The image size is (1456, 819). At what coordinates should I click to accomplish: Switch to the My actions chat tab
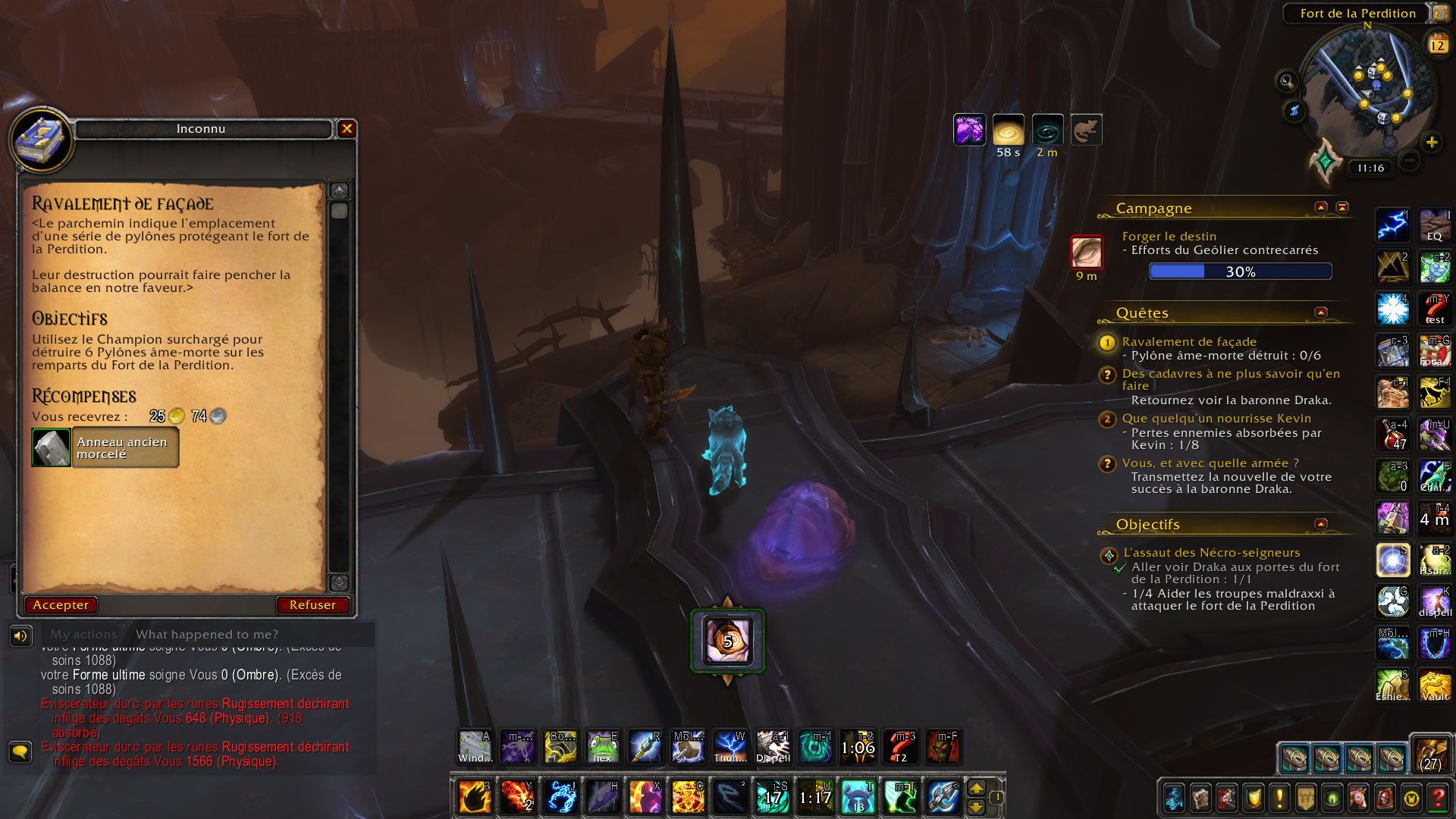point(86,634)
